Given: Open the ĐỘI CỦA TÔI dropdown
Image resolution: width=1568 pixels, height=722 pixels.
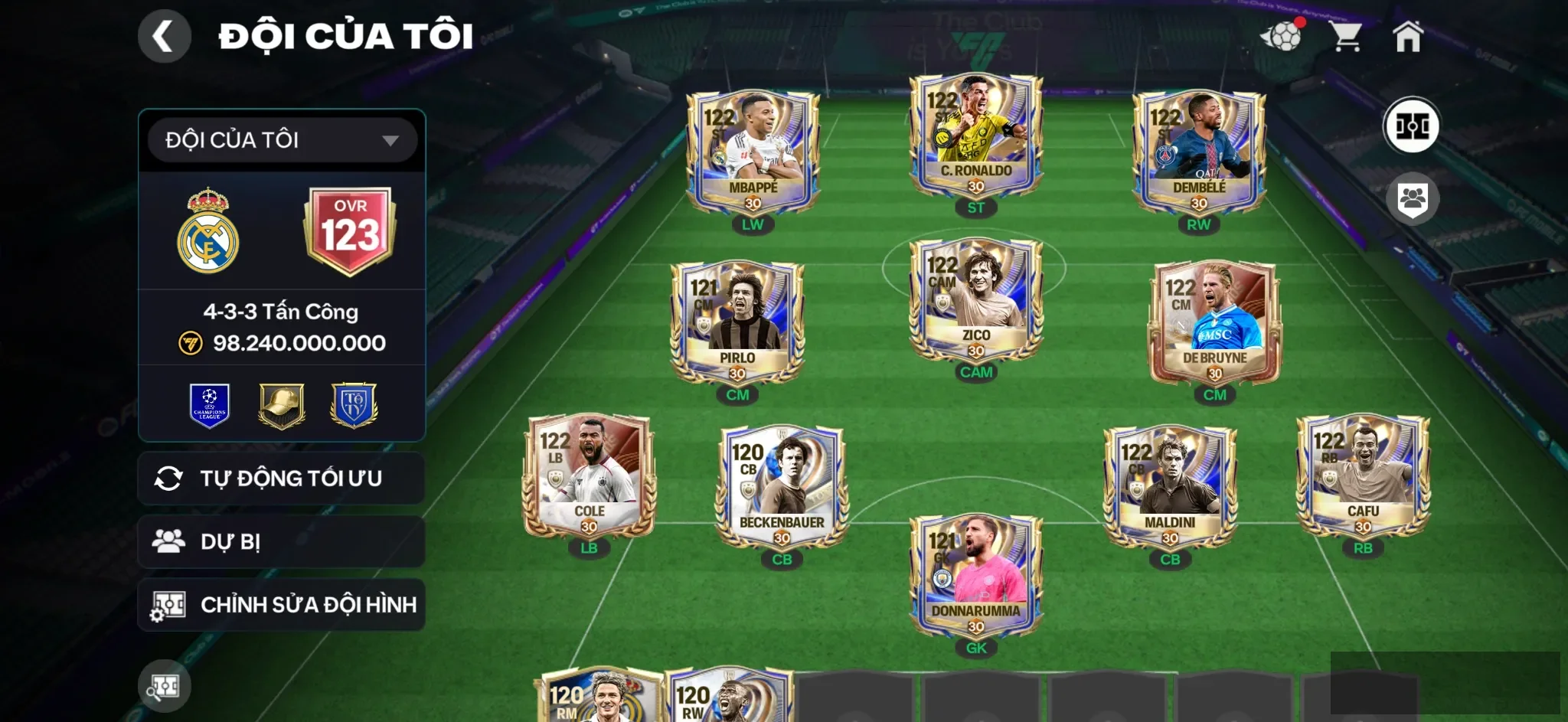Looking at the screenshot, I should click(x=282, y=140).
